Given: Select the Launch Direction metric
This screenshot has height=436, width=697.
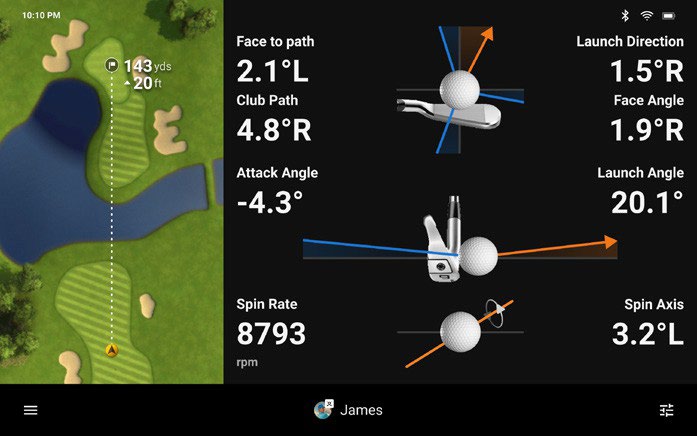Looking at the screenshot, I should 630,60.
